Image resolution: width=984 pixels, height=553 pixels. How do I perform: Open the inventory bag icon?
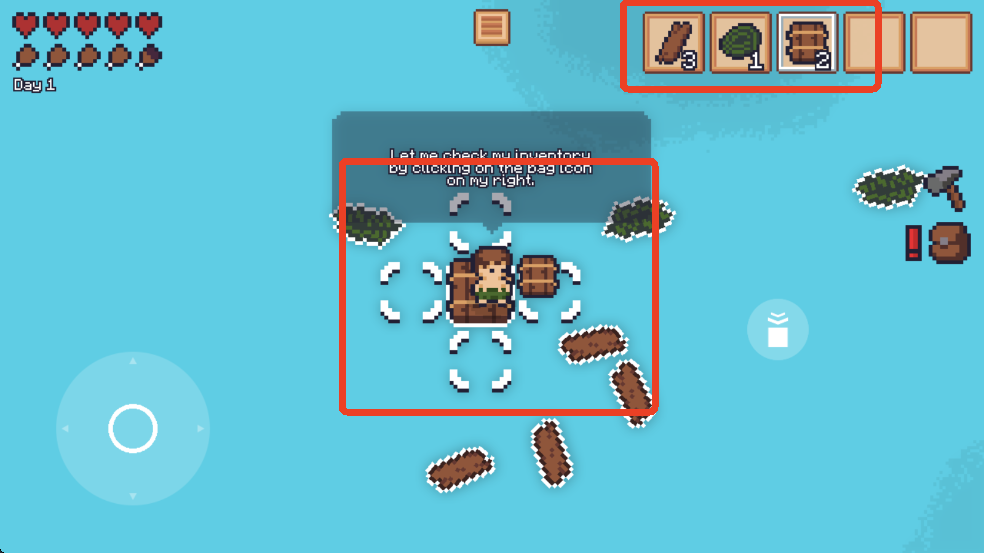948,243
